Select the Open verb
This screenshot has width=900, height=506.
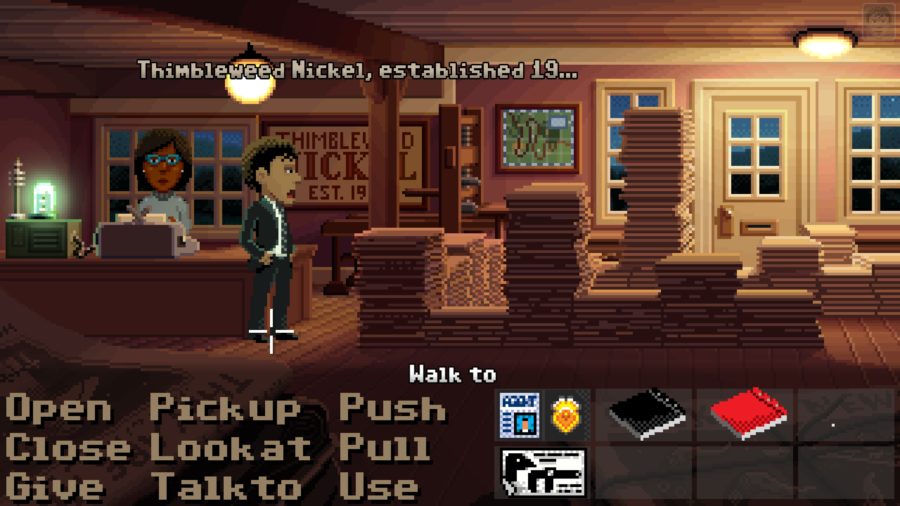pyautogui.click(x=59, y=409)
